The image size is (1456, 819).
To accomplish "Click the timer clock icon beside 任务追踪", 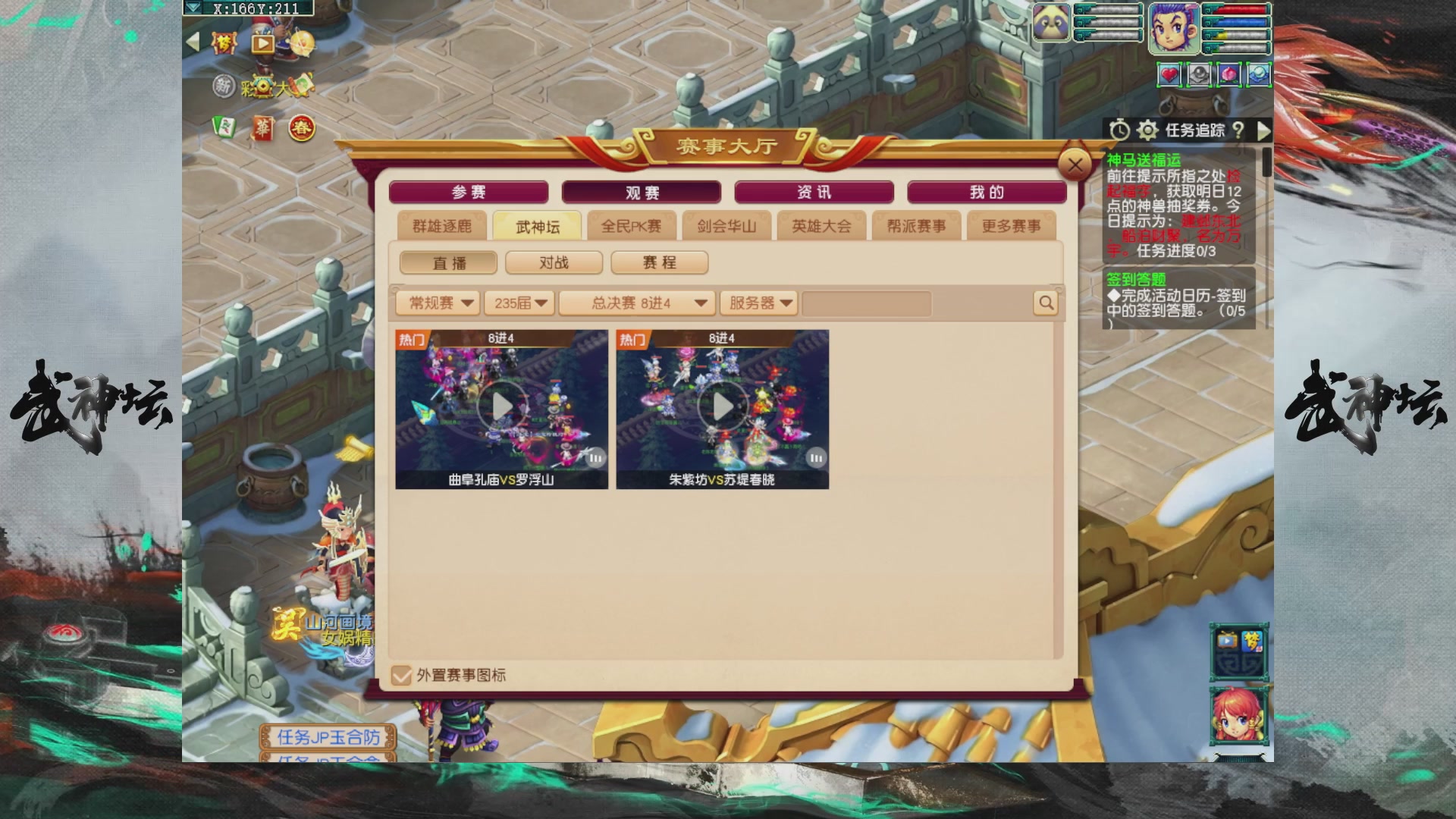I will tap(1120, 131).
